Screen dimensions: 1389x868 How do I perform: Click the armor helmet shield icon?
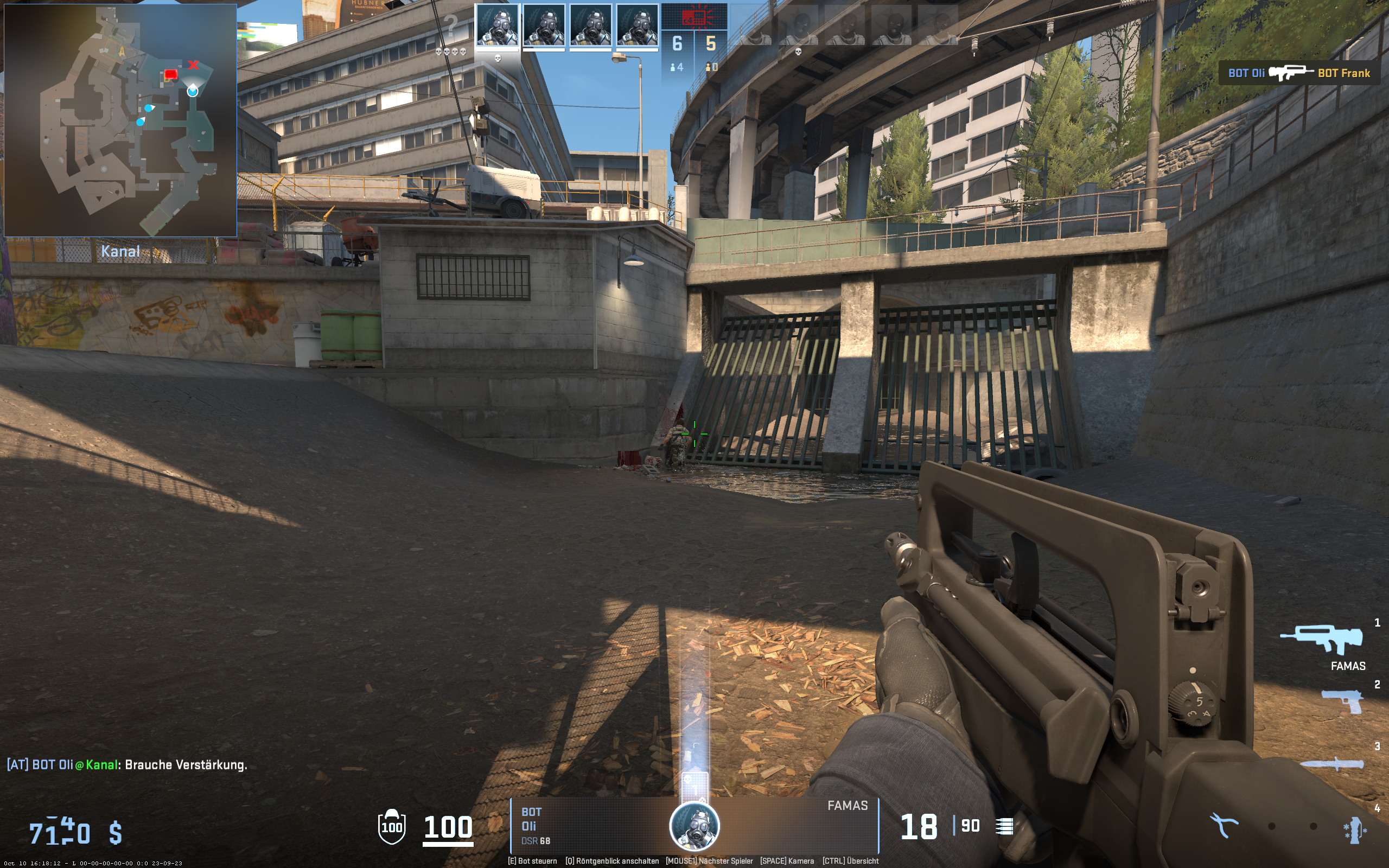coord(391,827)
